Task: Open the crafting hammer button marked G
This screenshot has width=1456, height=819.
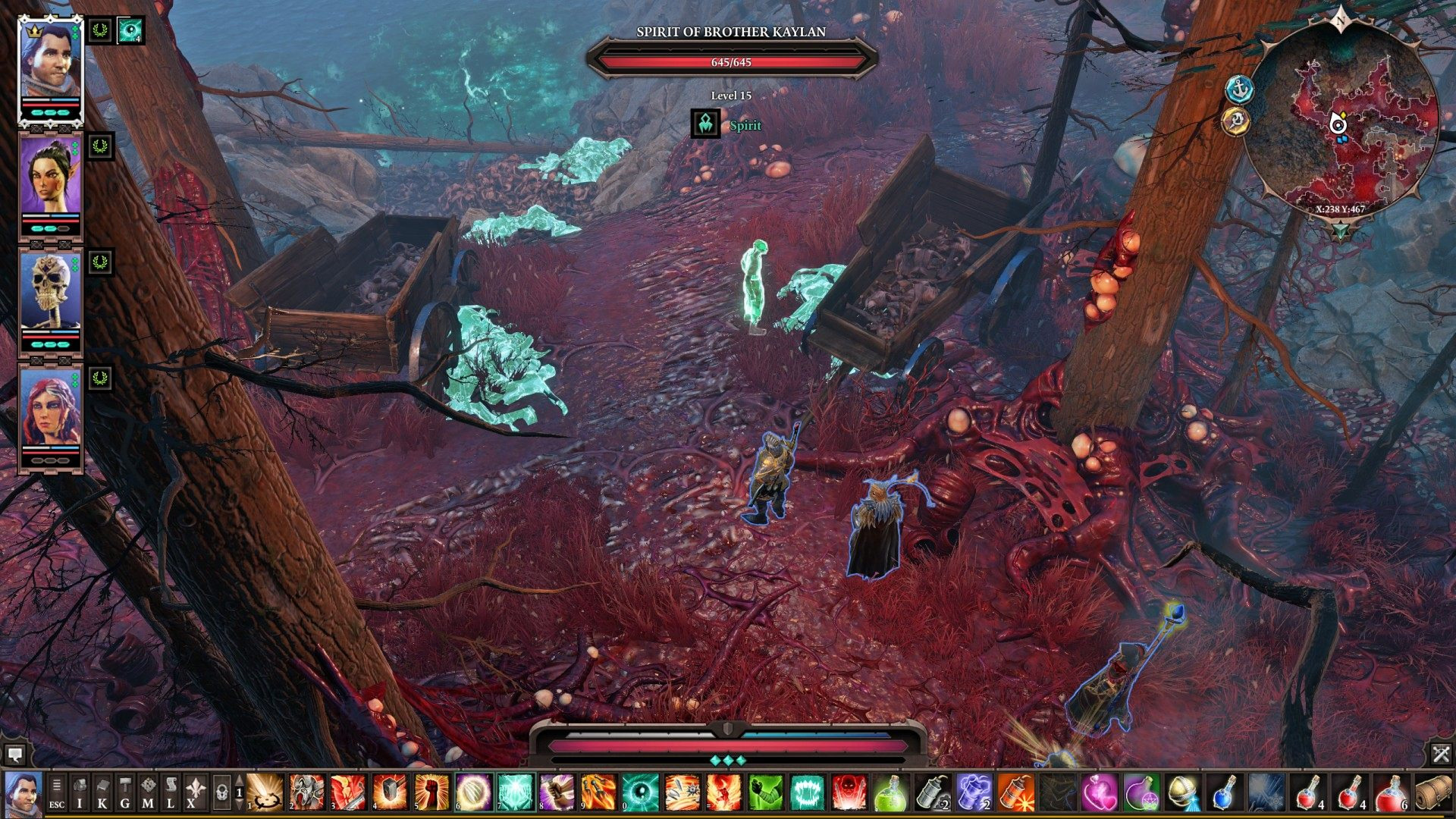Action: [x=125, y=793]
